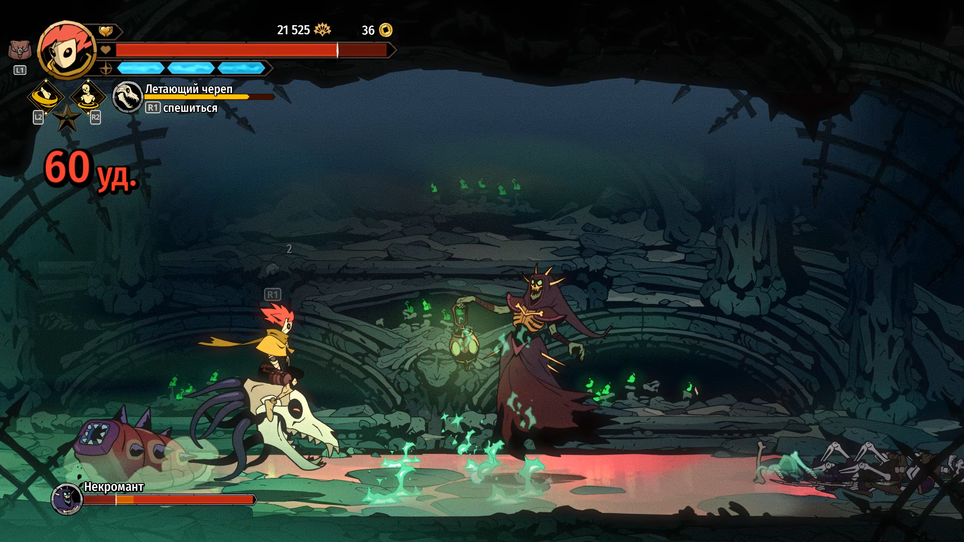
Task: Click the gold coin currency icon
Action: point(385,30)
